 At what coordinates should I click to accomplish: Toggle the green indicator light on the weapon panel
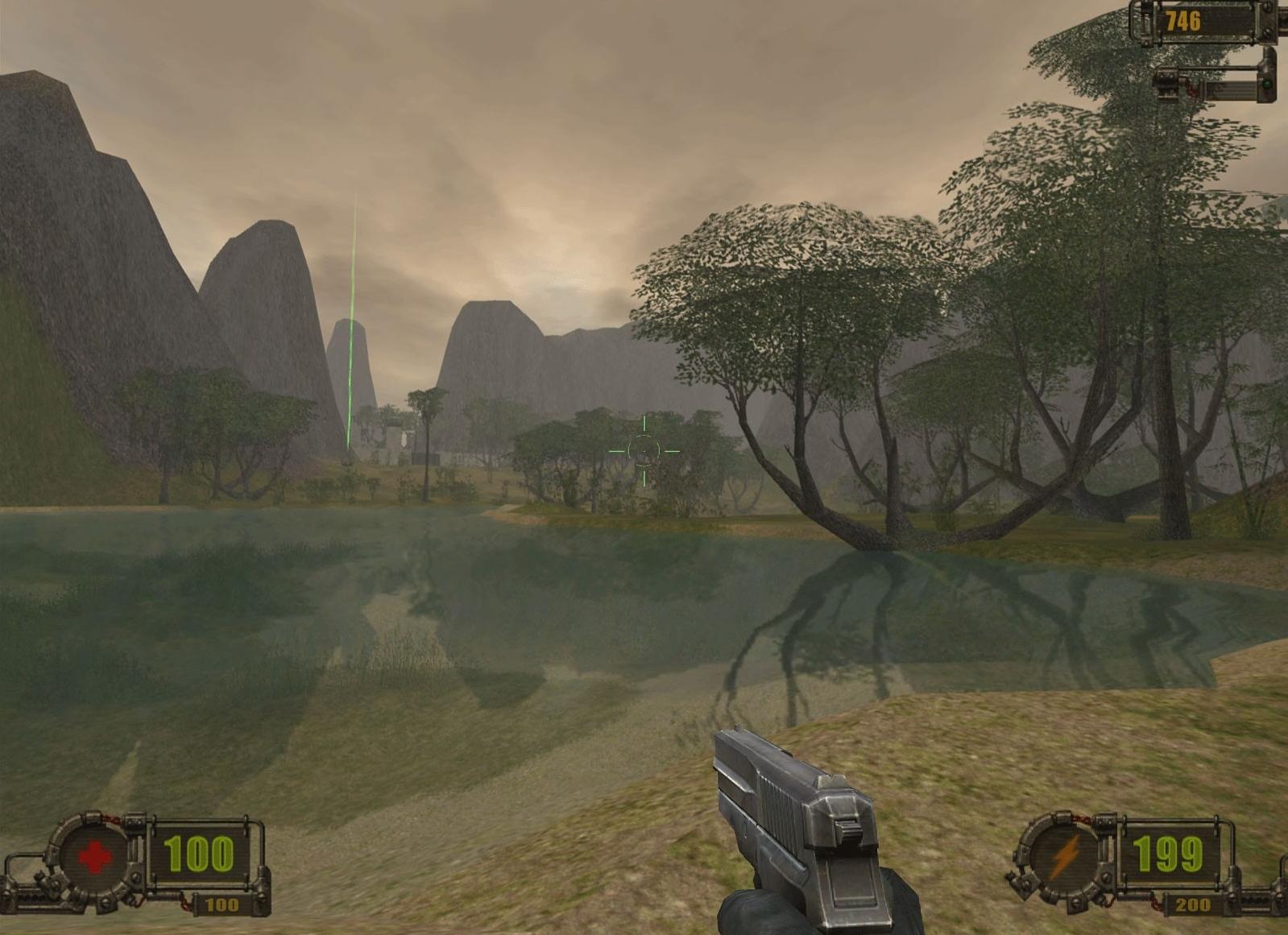click(x=1265, y=85)
